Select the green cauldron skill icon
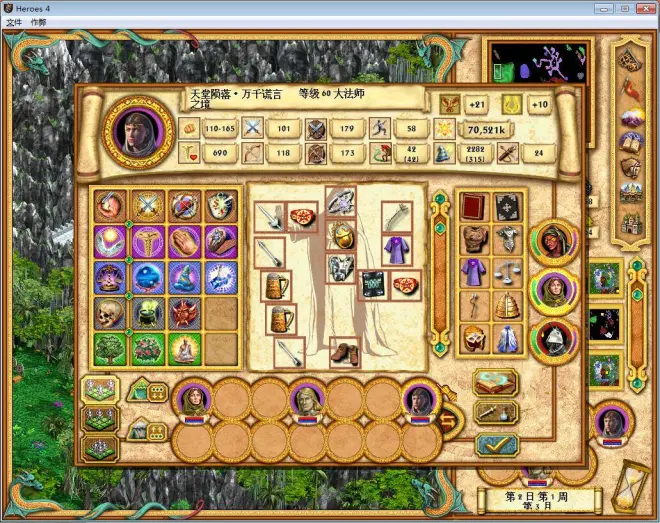This screenshot has height=523, width=660. pyautogui.click(x=146, y=314)
